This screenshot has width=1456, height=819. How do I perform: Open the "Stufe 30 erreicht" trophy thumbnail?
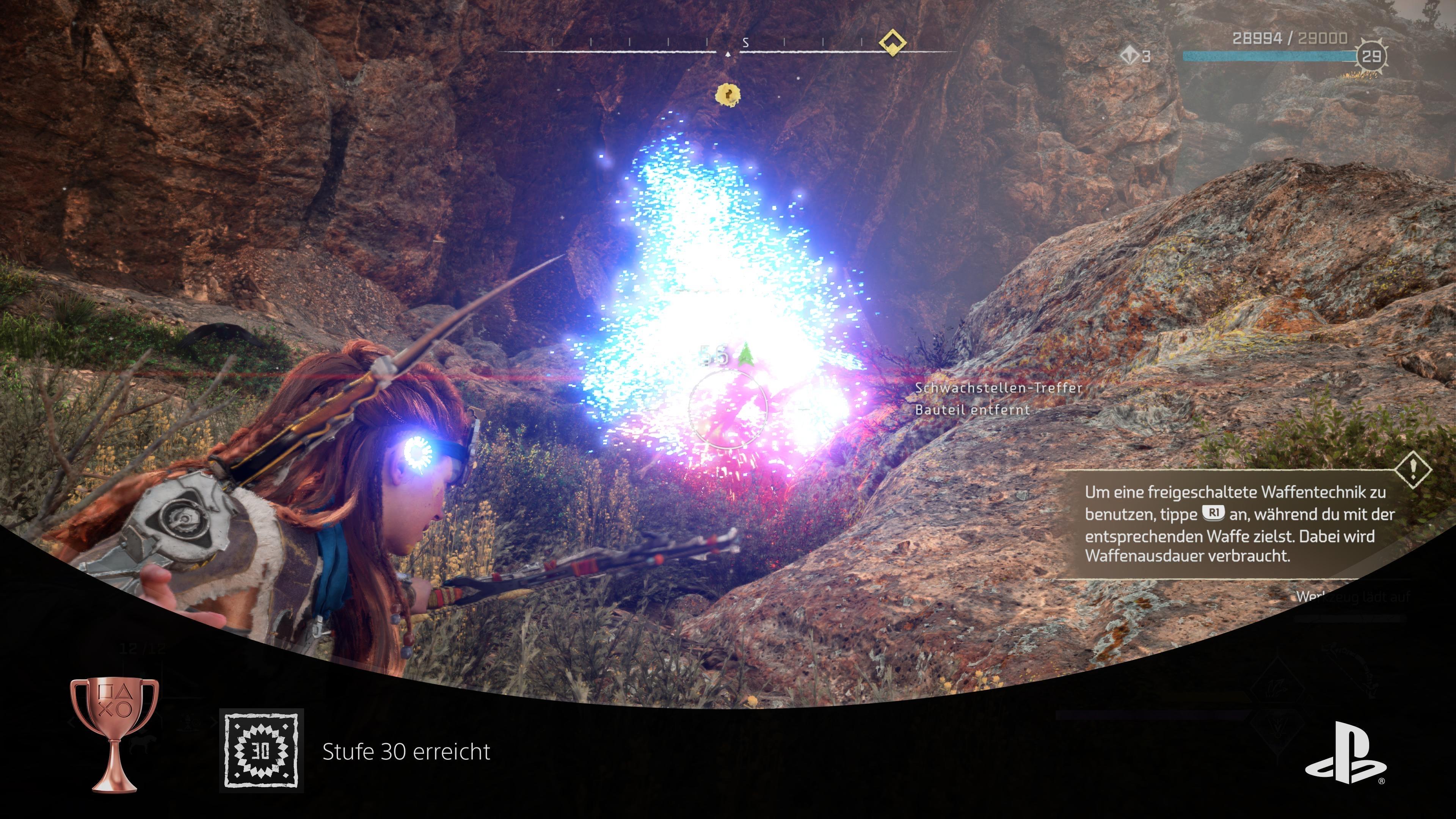[261, 751]
